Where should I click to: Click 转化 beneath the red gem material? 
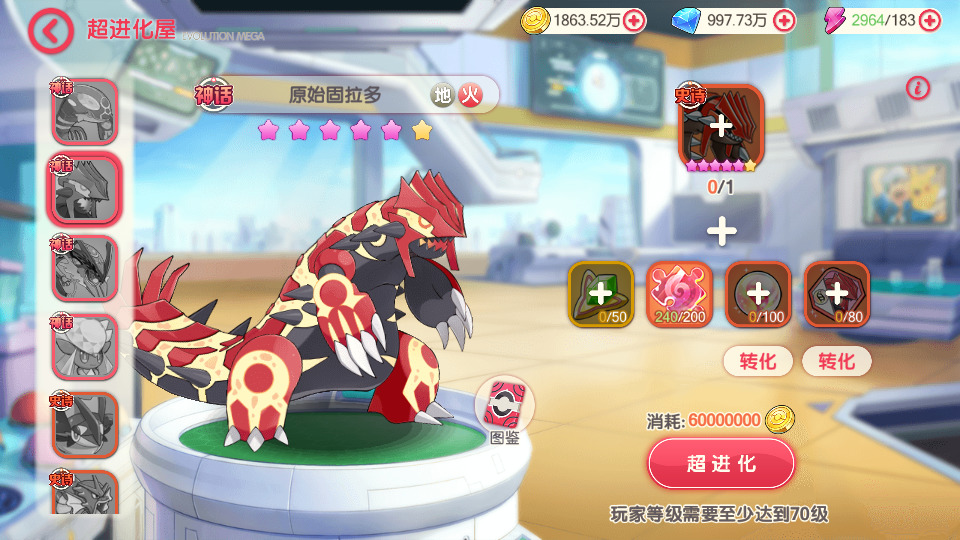[837, 361]
